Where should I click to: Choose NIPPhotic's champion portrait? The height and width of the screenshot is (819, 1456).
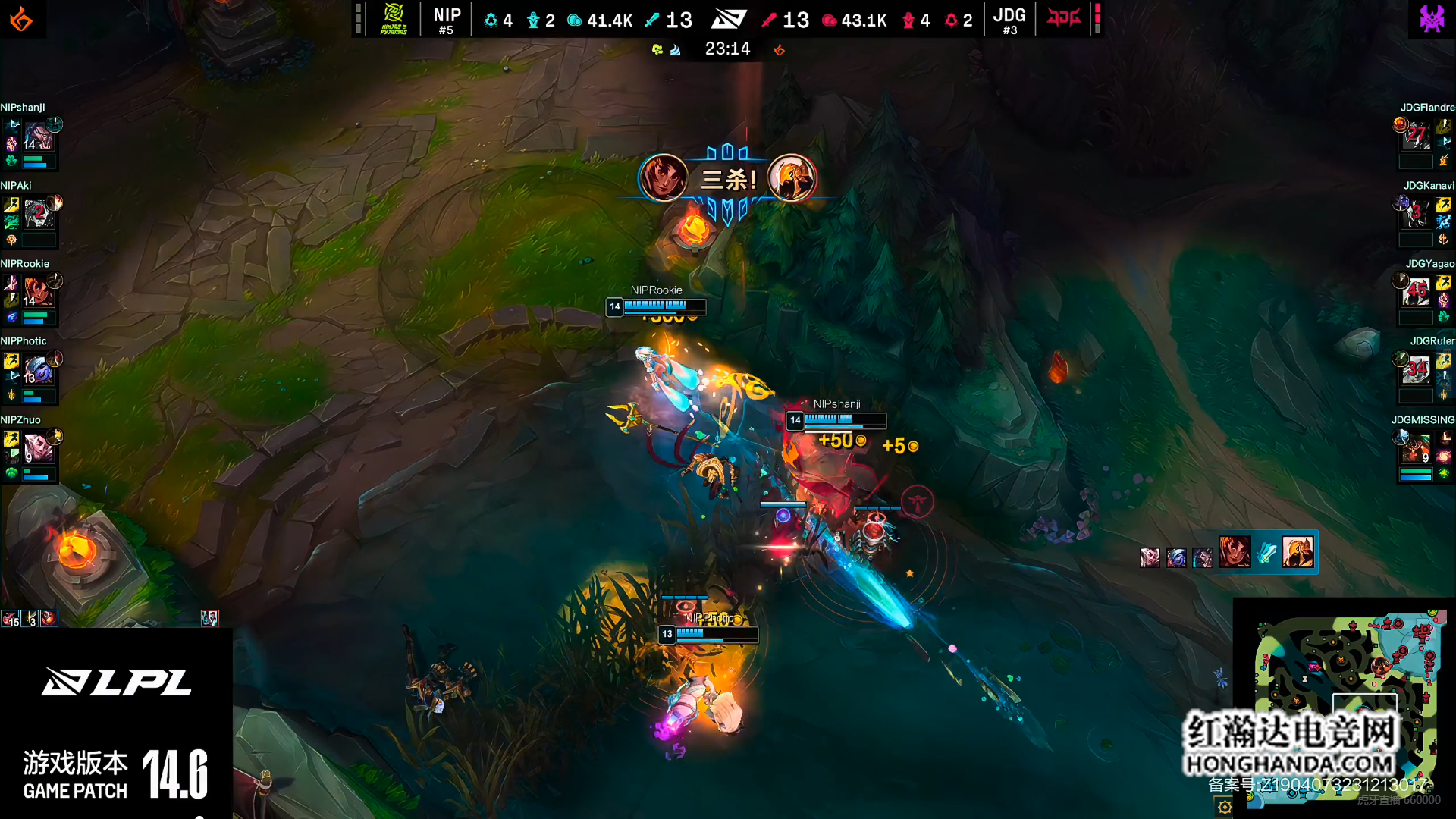(x=38, y=371)
